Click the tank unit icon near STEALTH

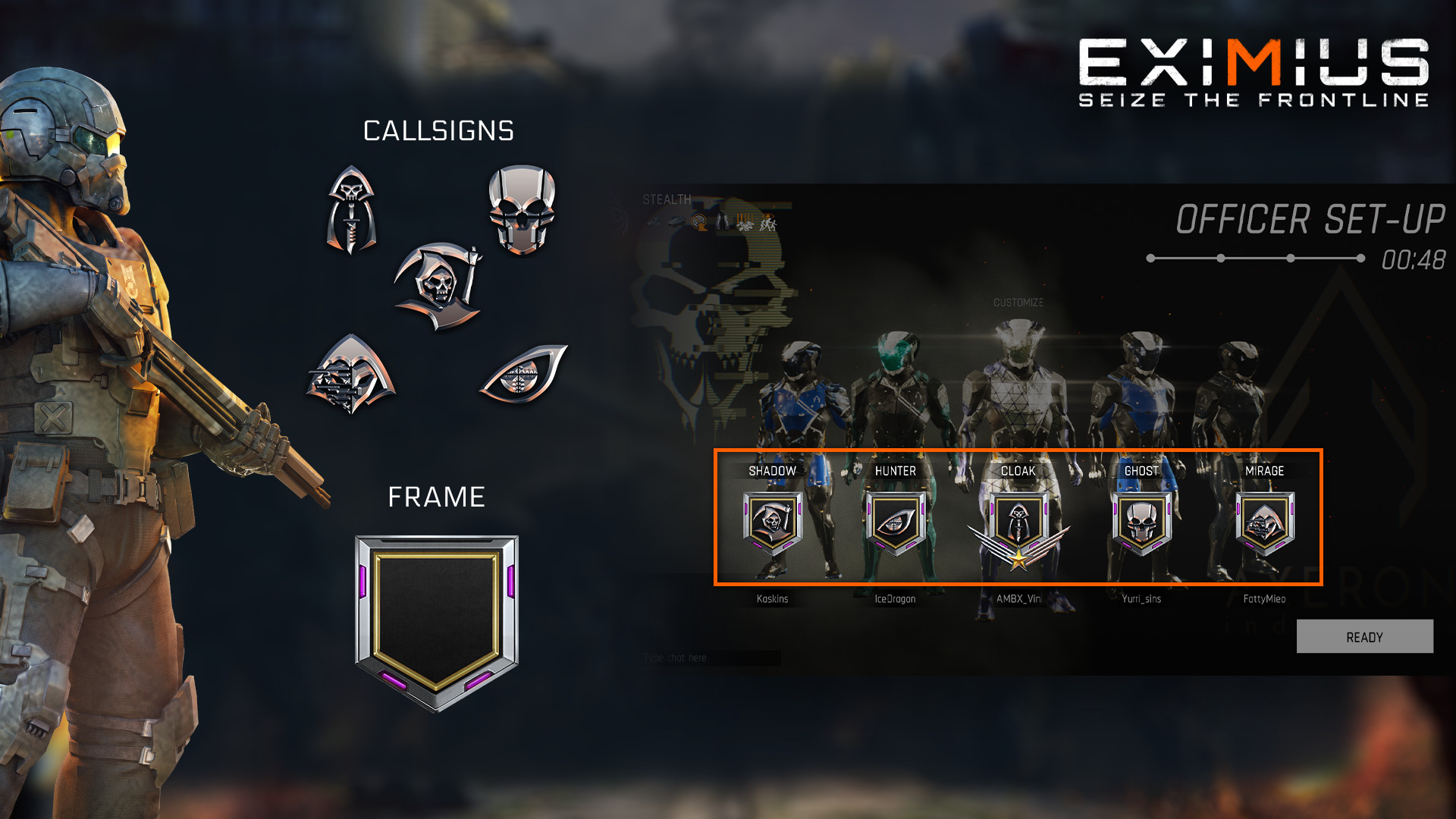[x=675, y=222]
